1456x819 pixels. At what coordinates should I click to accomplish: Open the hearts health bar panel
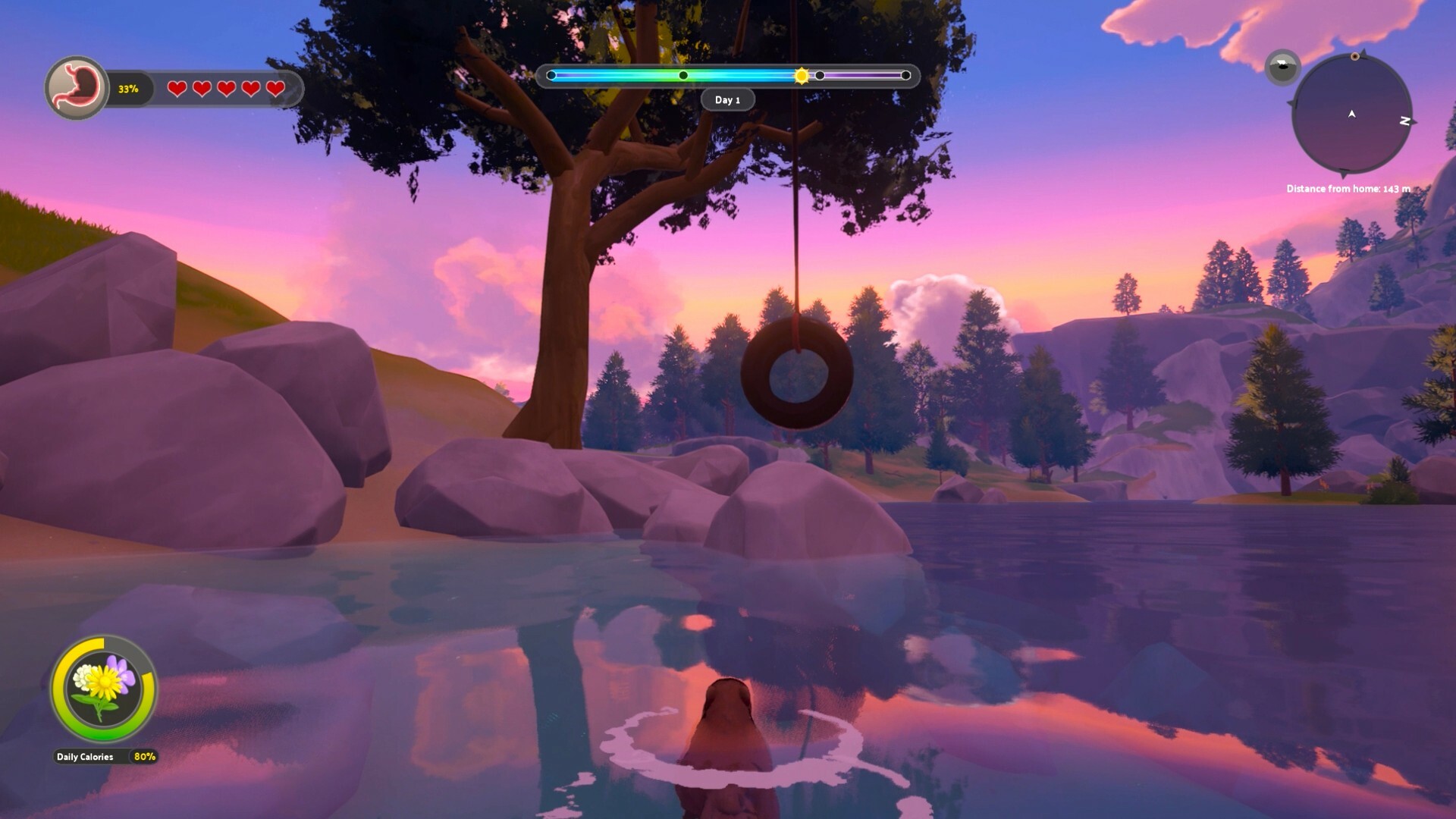[x=227, y=89]
